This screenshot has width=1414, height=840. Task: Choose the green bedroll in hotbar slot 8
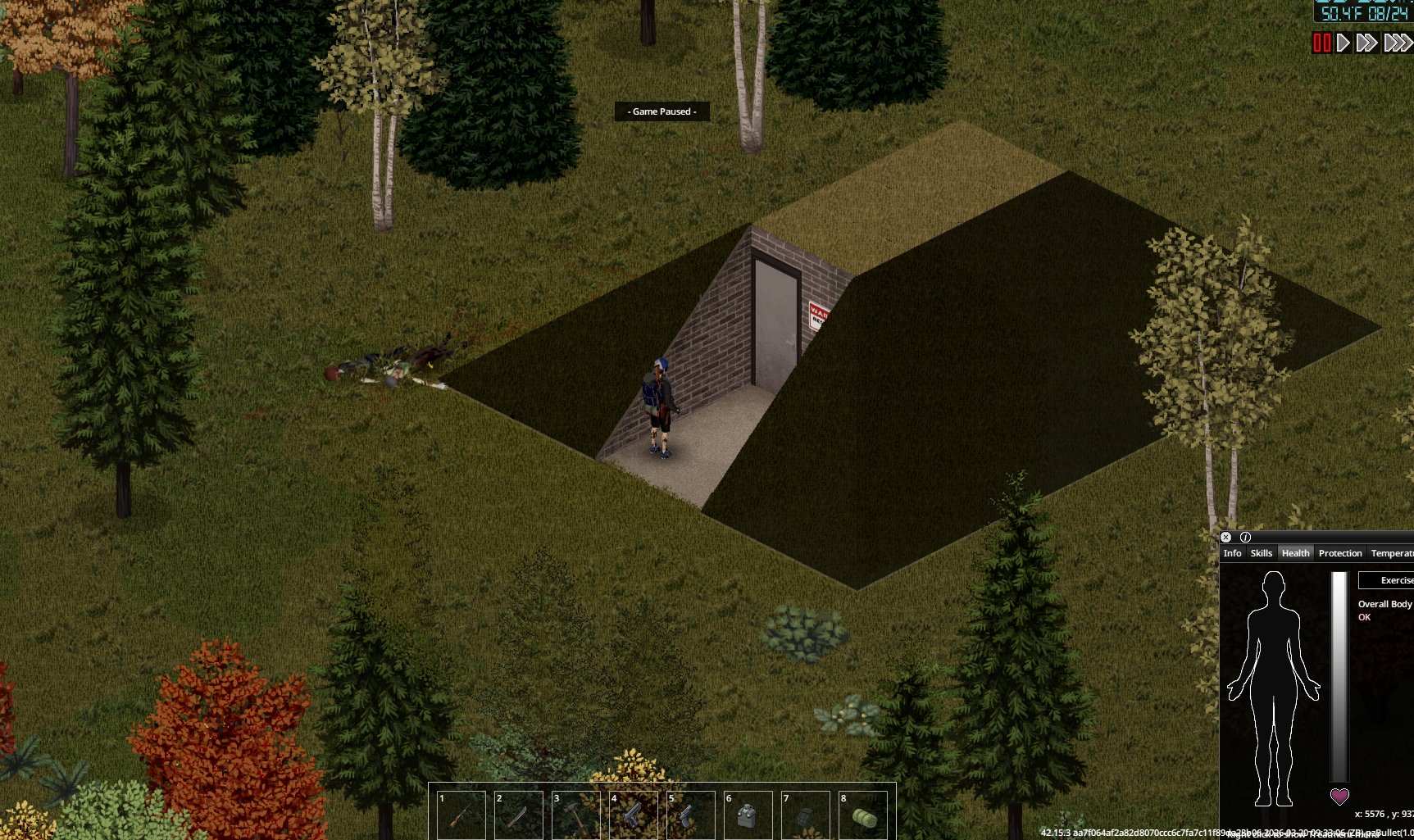tap(863, 815)
